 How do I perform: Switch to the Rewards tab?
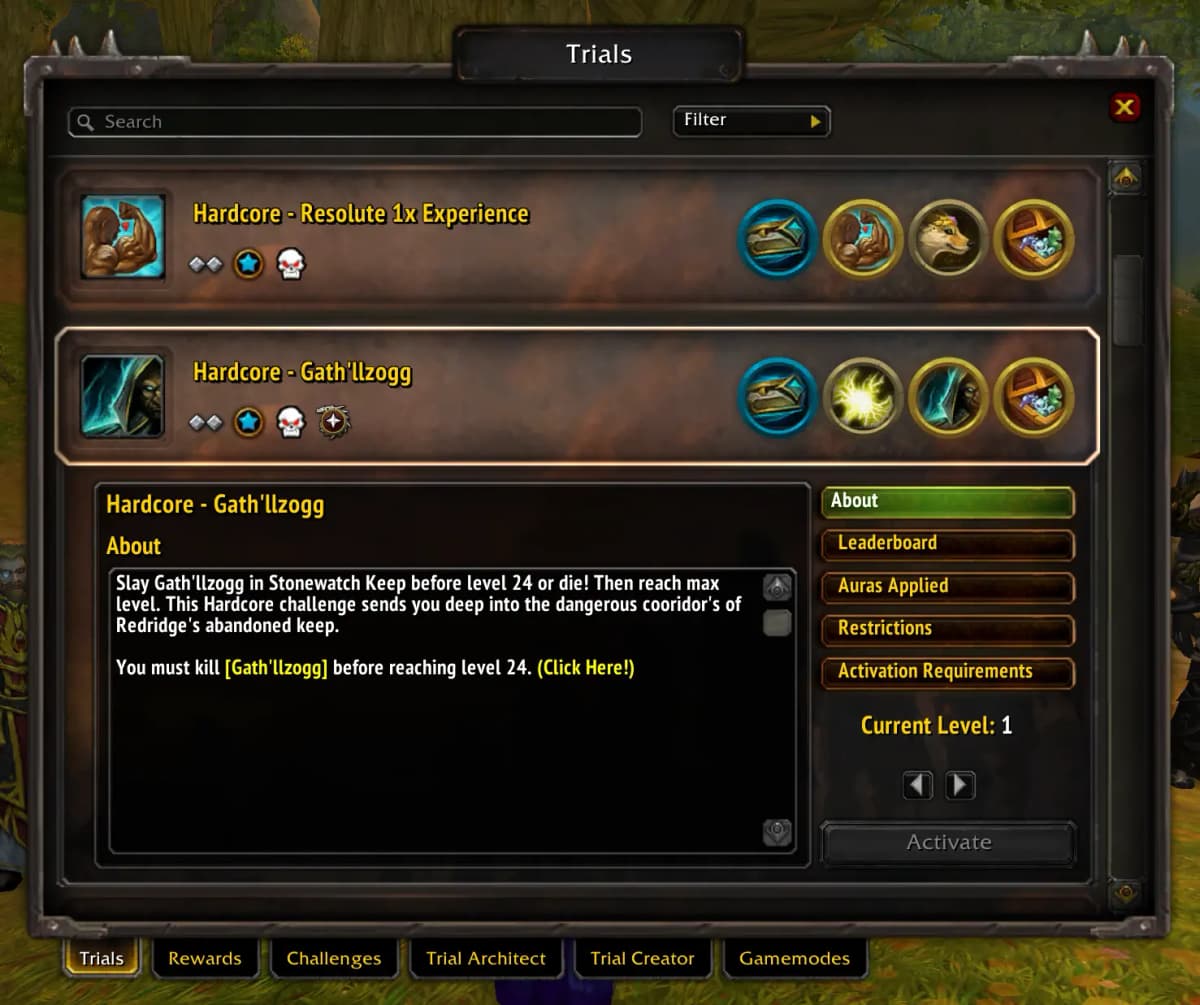[204, 959]
